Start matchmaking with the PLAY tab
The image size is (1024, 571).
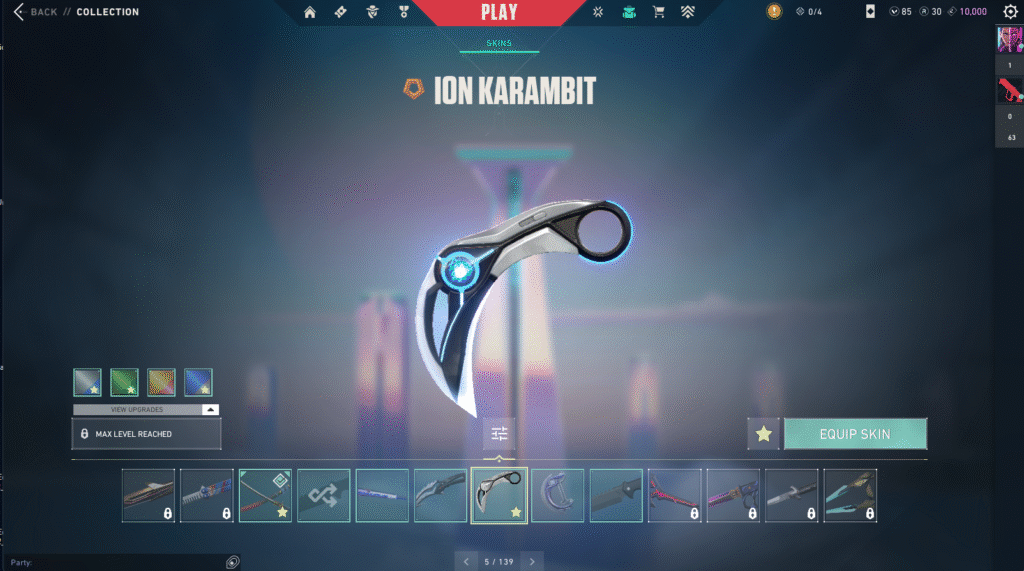(x=499, y=13)
